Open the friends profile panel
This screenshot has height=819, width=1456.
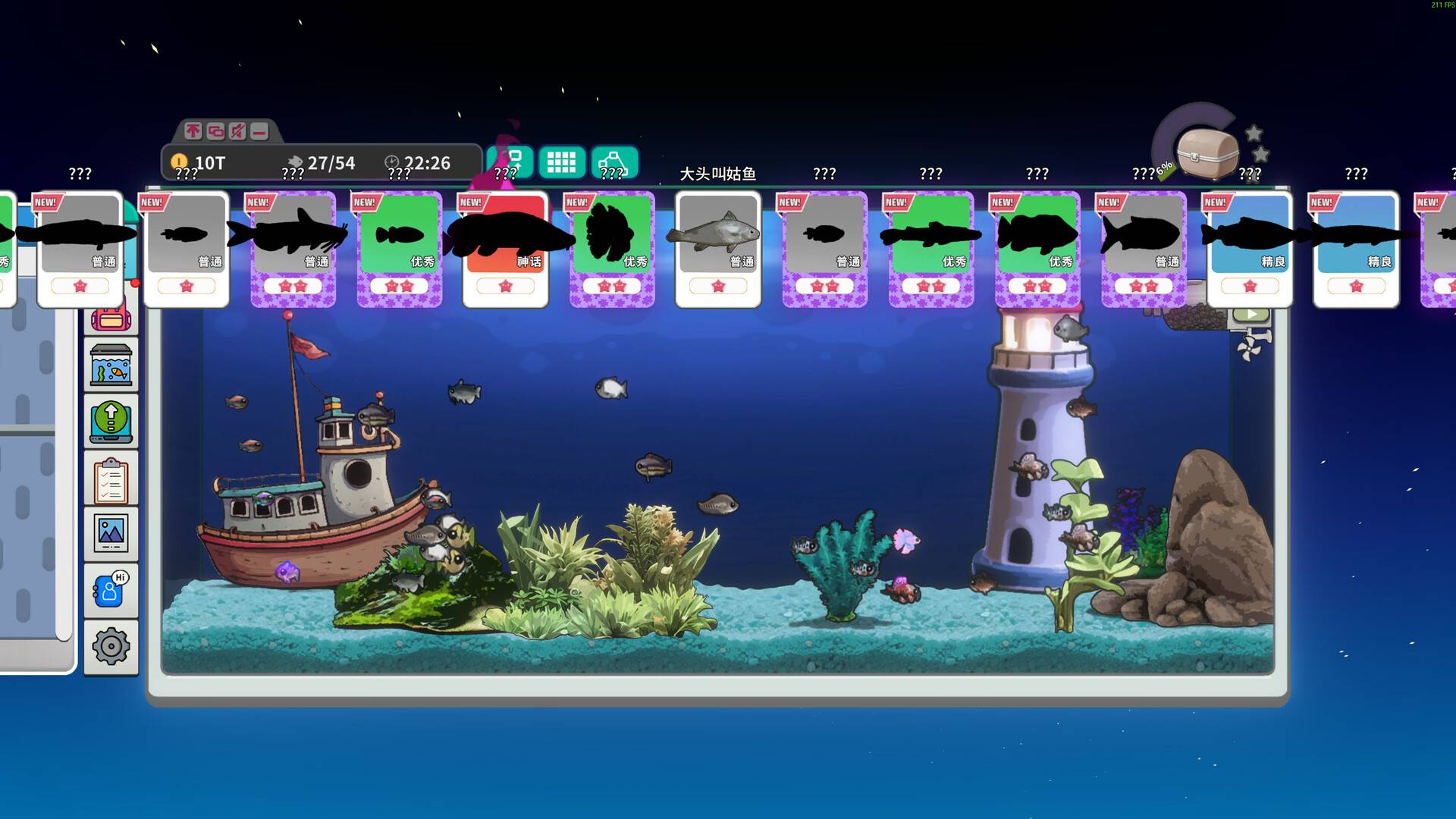(x=111, y=588)
